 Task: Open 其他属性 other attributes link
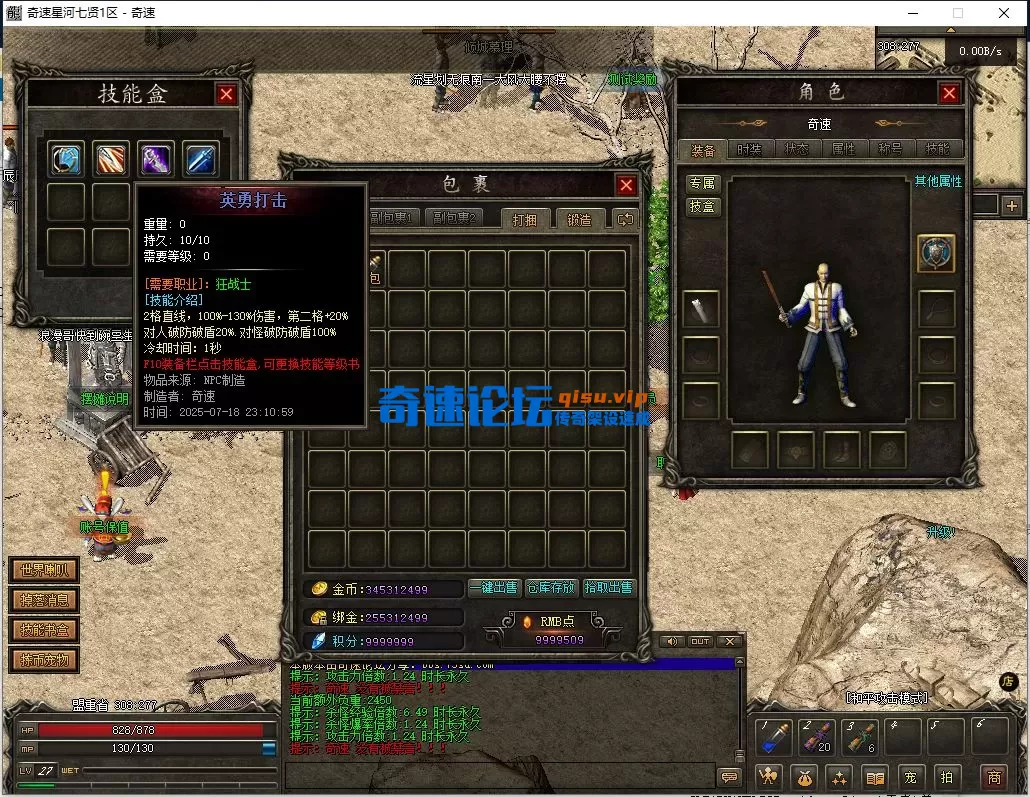pyautogui.click(x=937, y=182)
